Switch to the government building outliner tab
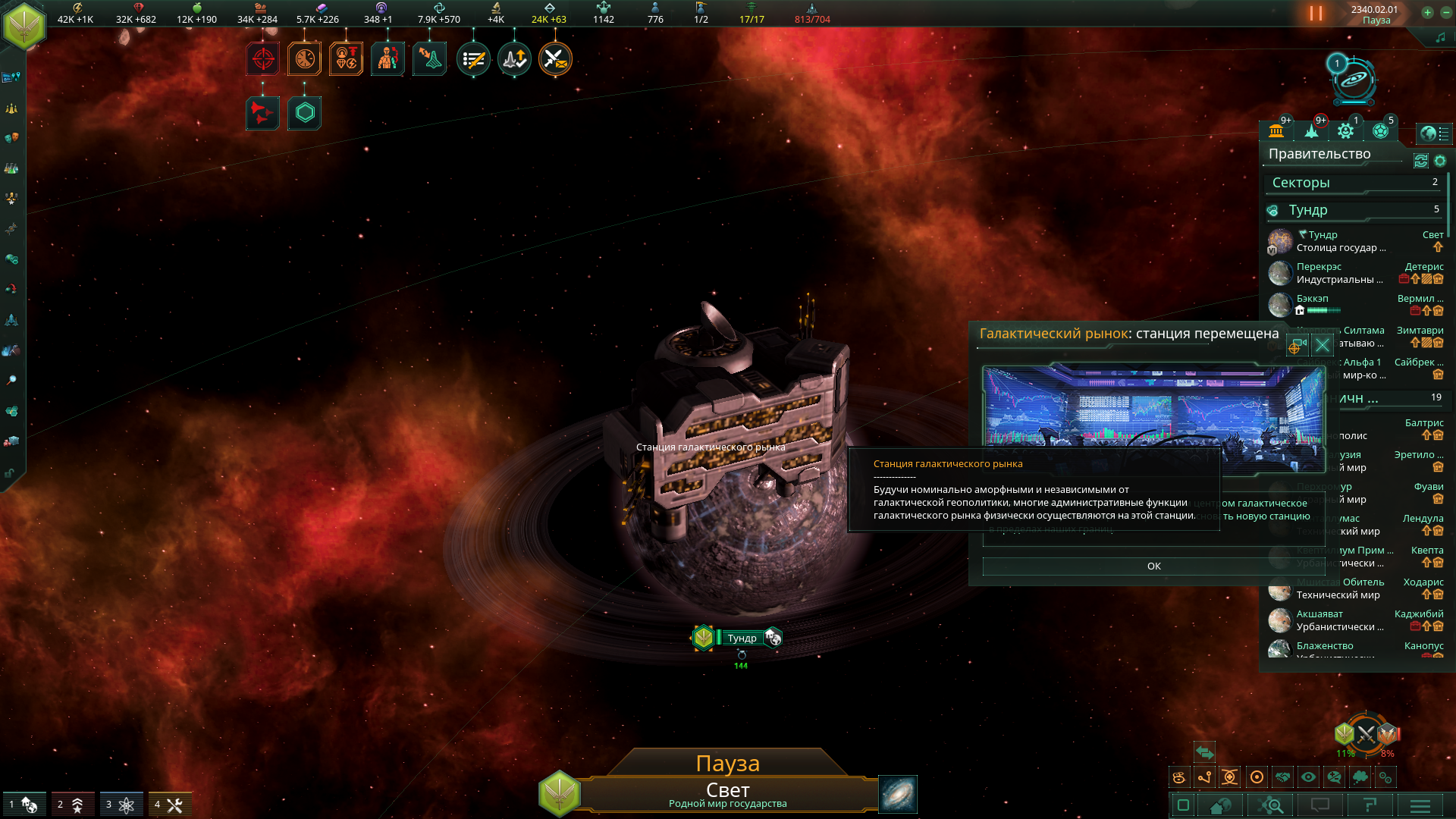Viewport: 1456px width, 819px height. point(1276,131)
